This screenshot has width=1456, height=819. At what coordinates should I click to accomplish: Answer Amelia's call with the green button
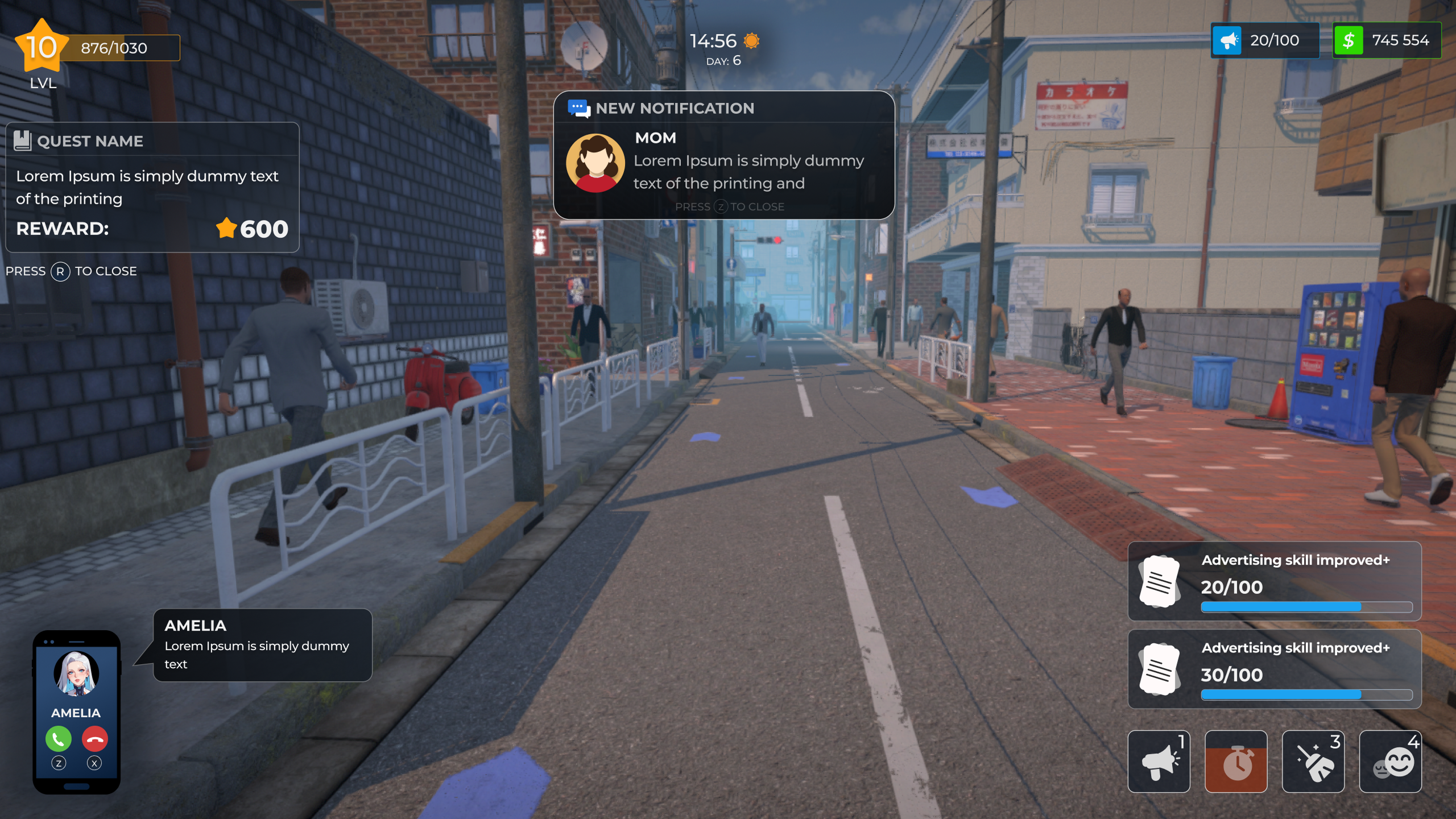57,739
